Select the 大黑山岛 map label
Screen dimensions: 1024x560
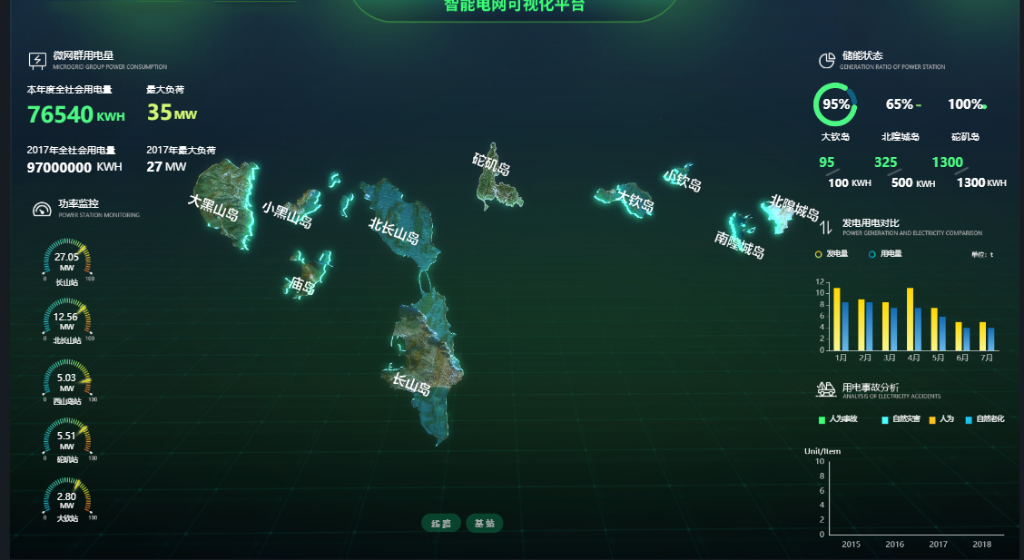[x=213, y=209]
